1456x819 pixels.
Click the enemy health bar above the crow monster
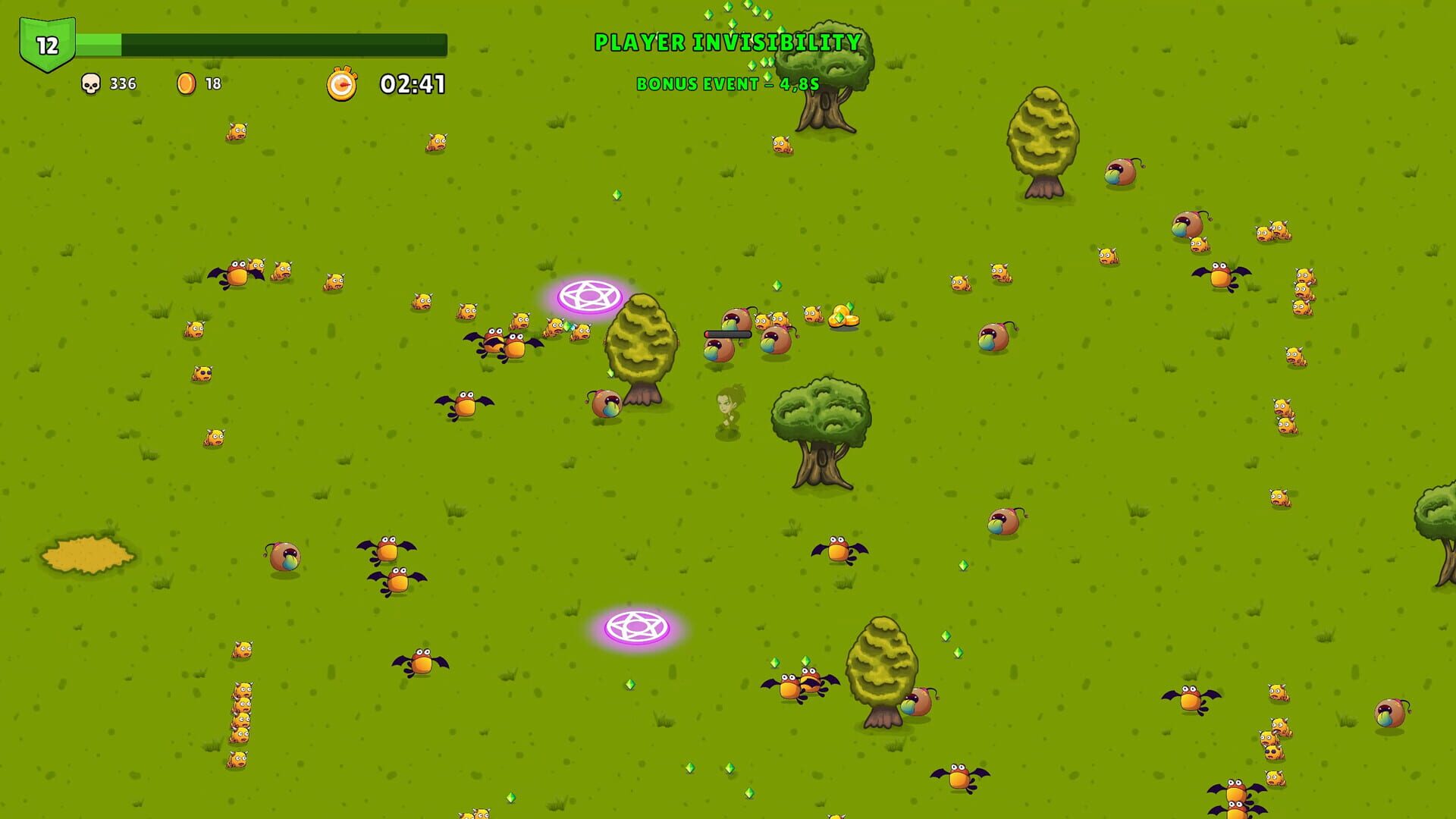tap(726, 334)
